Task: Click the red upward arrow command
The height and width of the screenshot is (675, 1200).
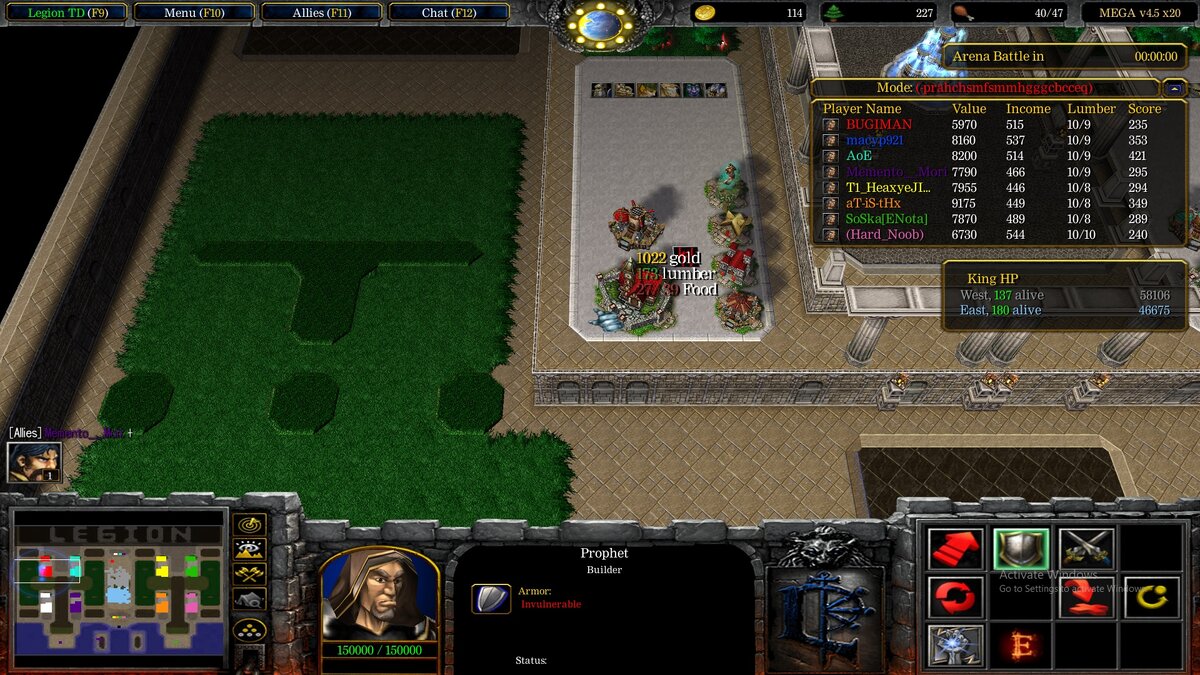Action: [955, 549]
